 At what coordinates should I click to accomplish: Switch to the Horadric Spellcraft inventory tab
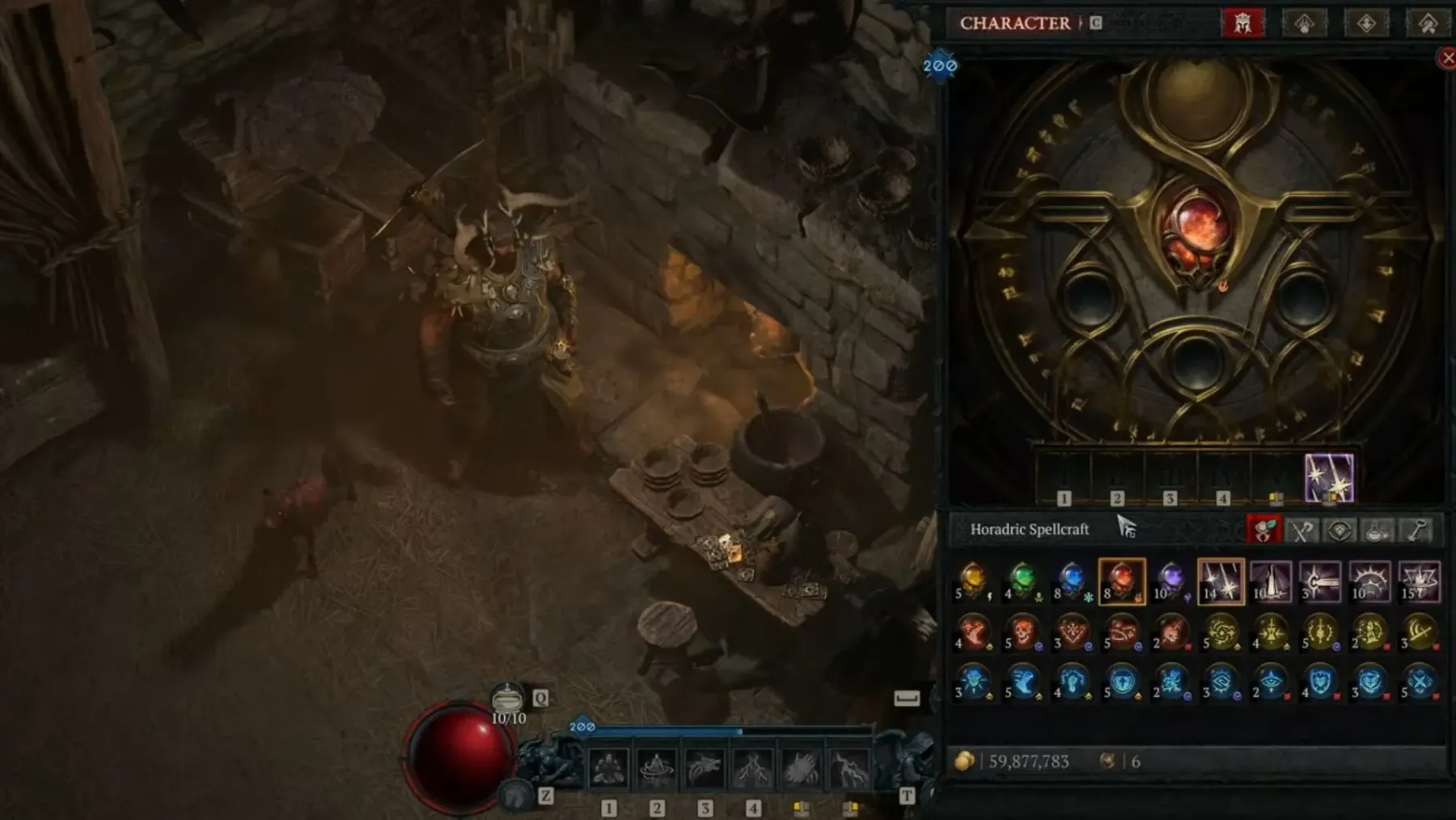coord(1263,530)
